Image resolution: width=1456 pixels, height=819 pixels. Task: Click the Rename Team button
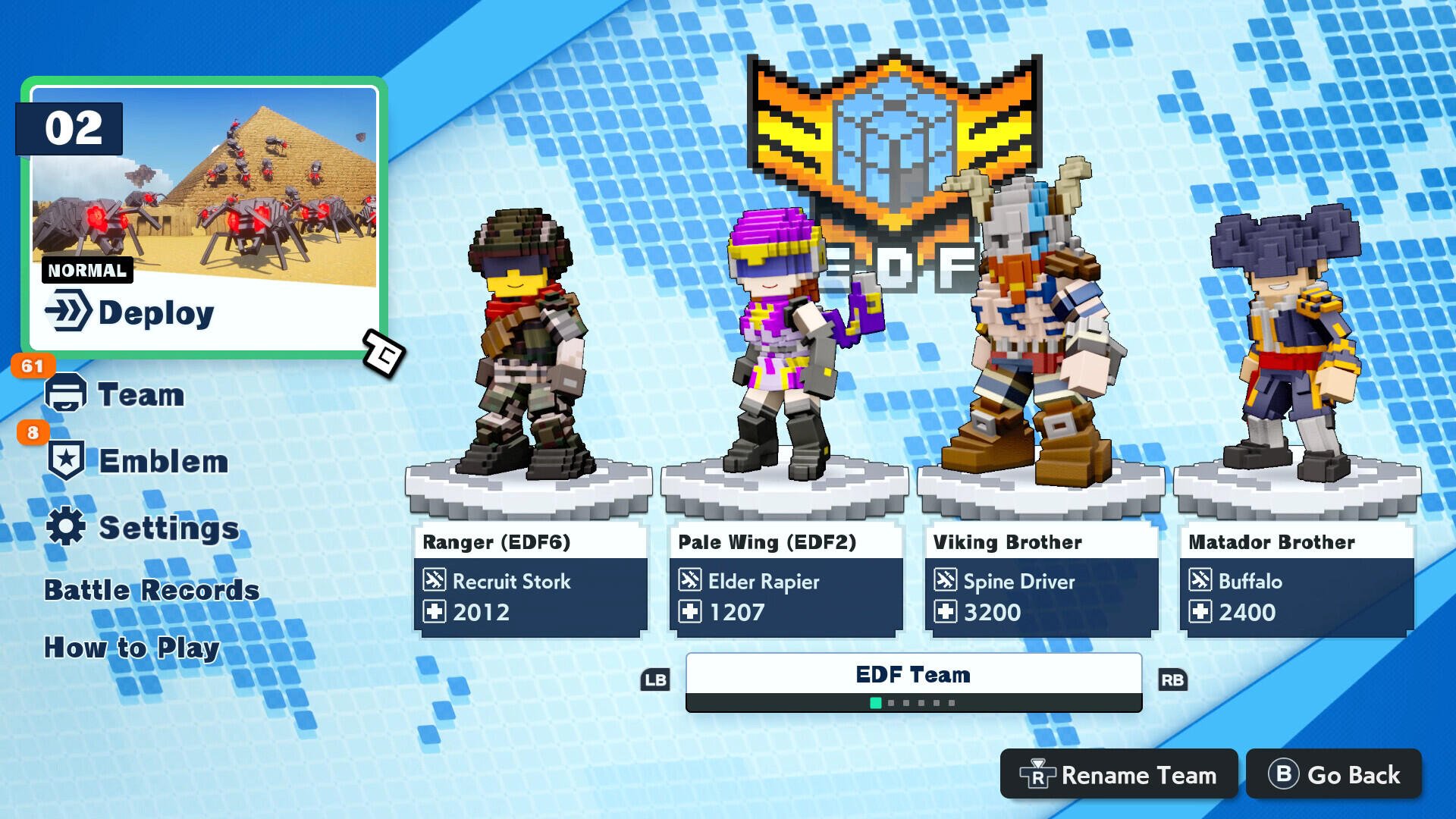(x=1118, y=775)
